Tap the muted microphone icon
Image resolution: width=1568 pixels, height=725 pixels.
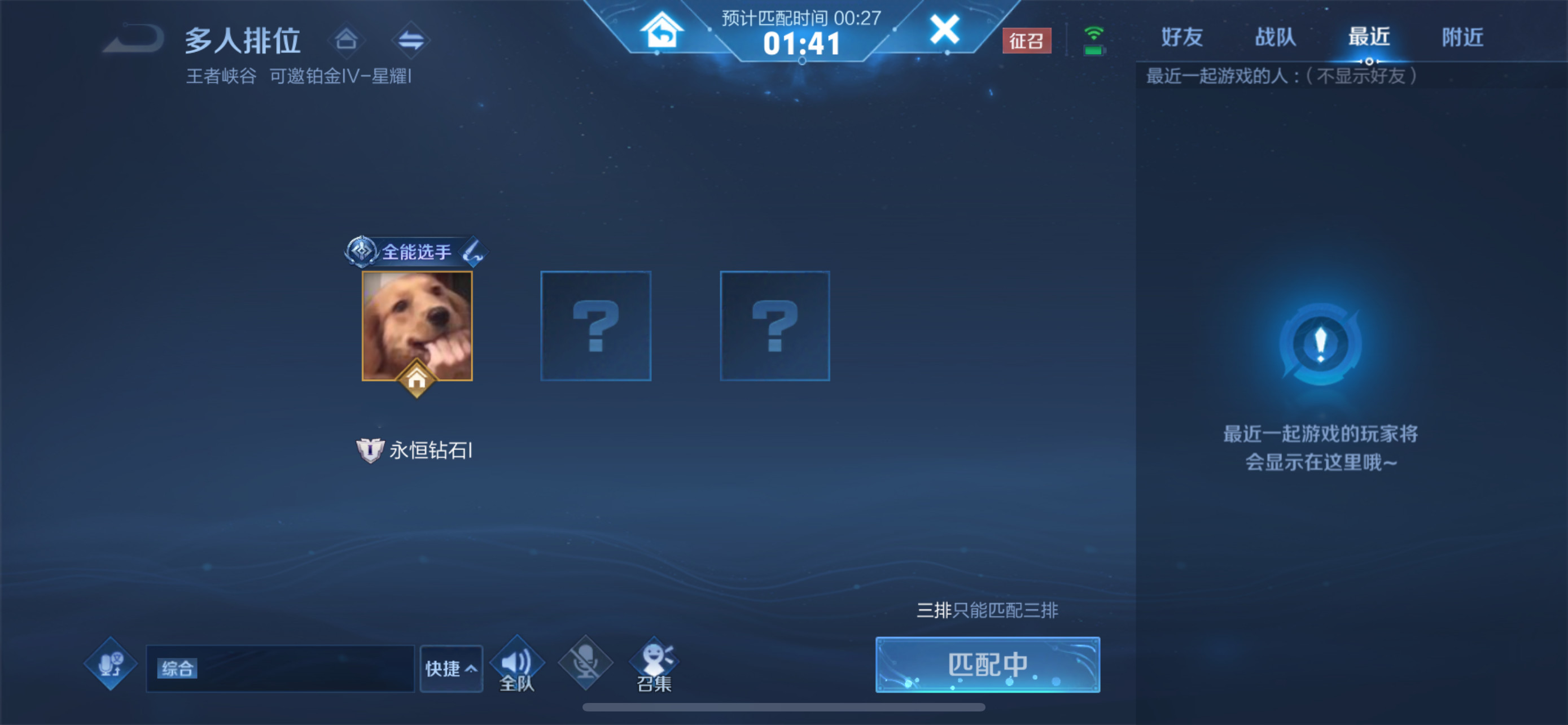click(585, 663)
